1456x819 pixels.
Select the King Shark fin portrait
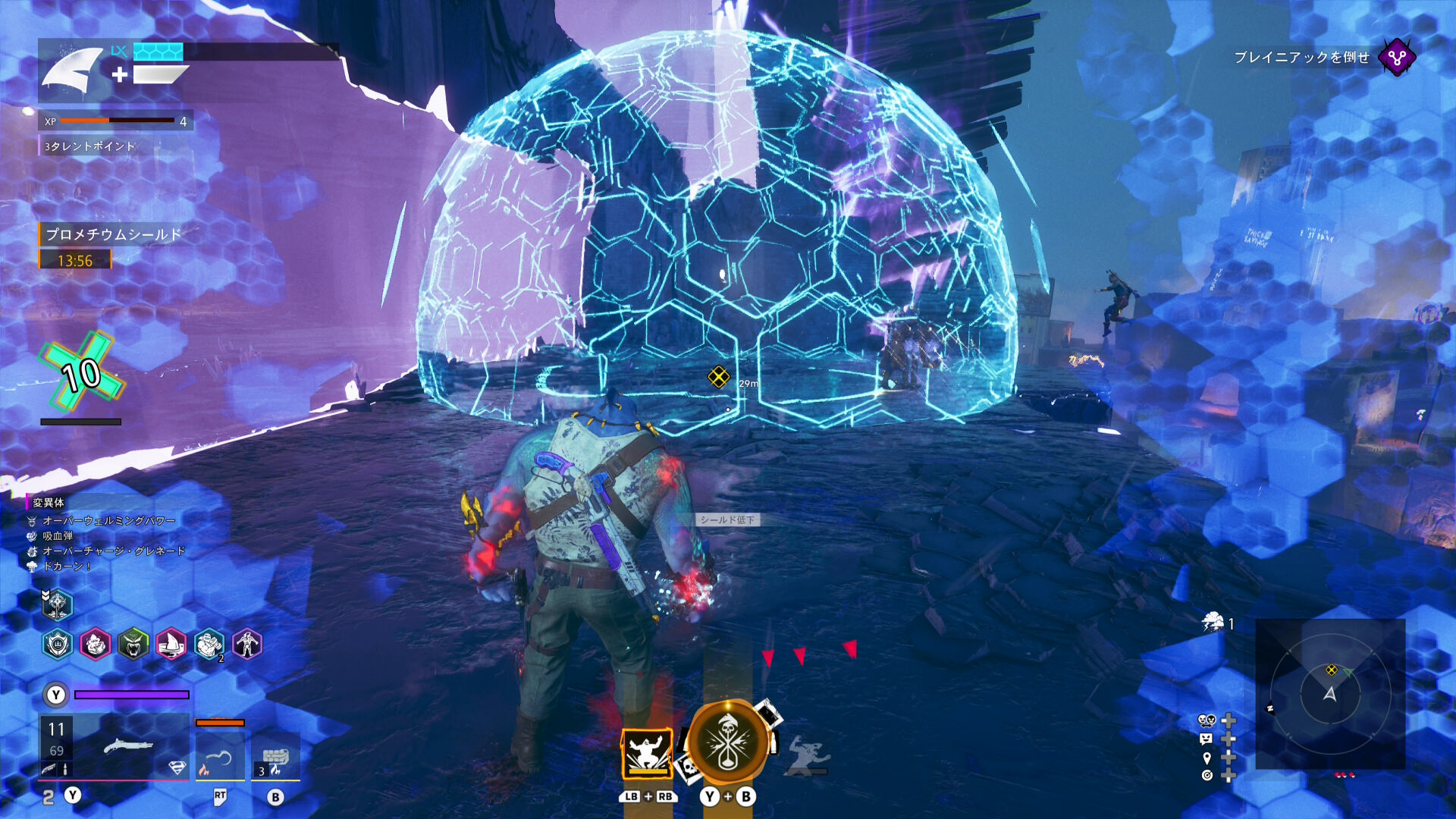(72, 70)
